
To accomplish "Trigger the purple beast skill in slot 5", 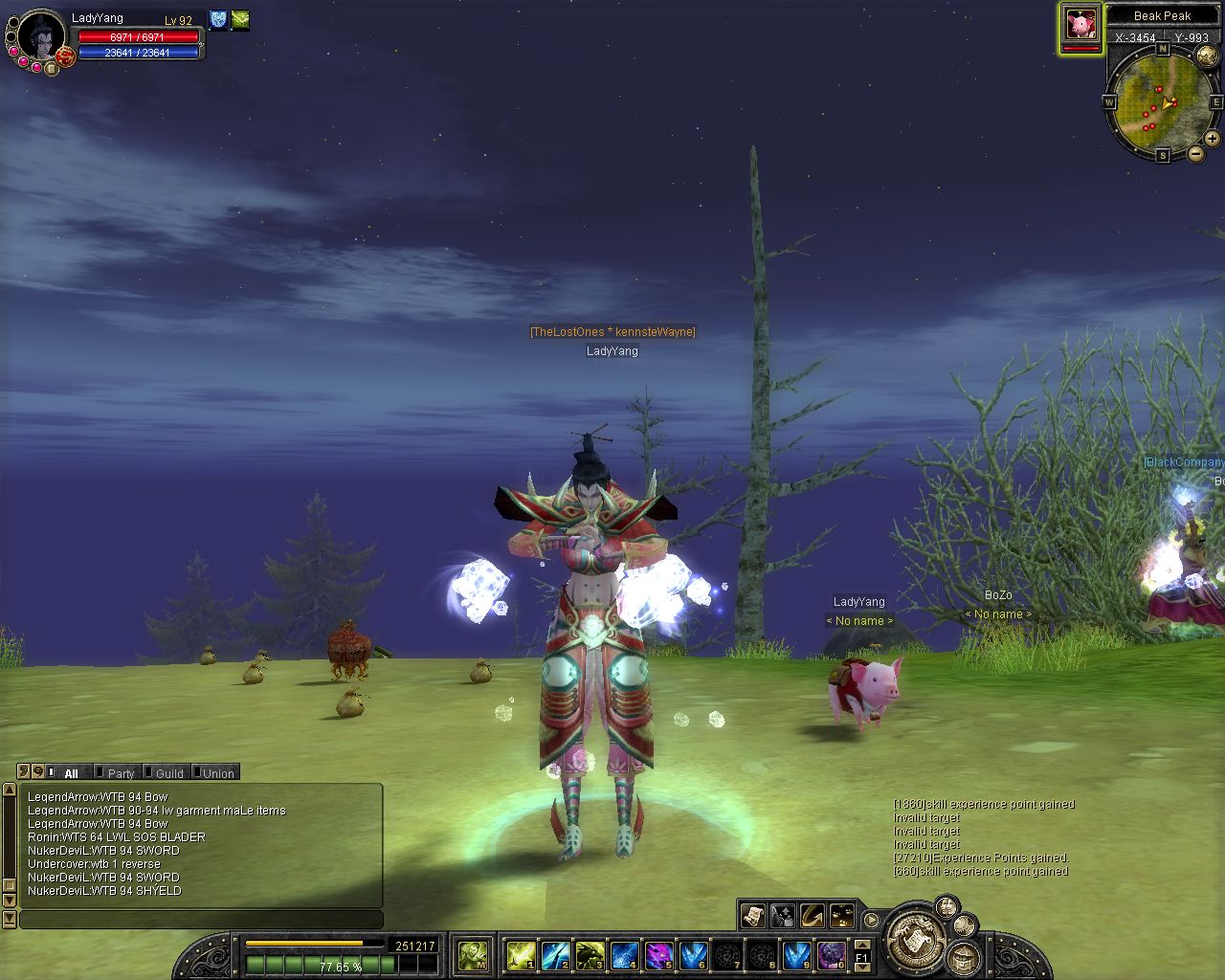I will click(x=658, y=955).
